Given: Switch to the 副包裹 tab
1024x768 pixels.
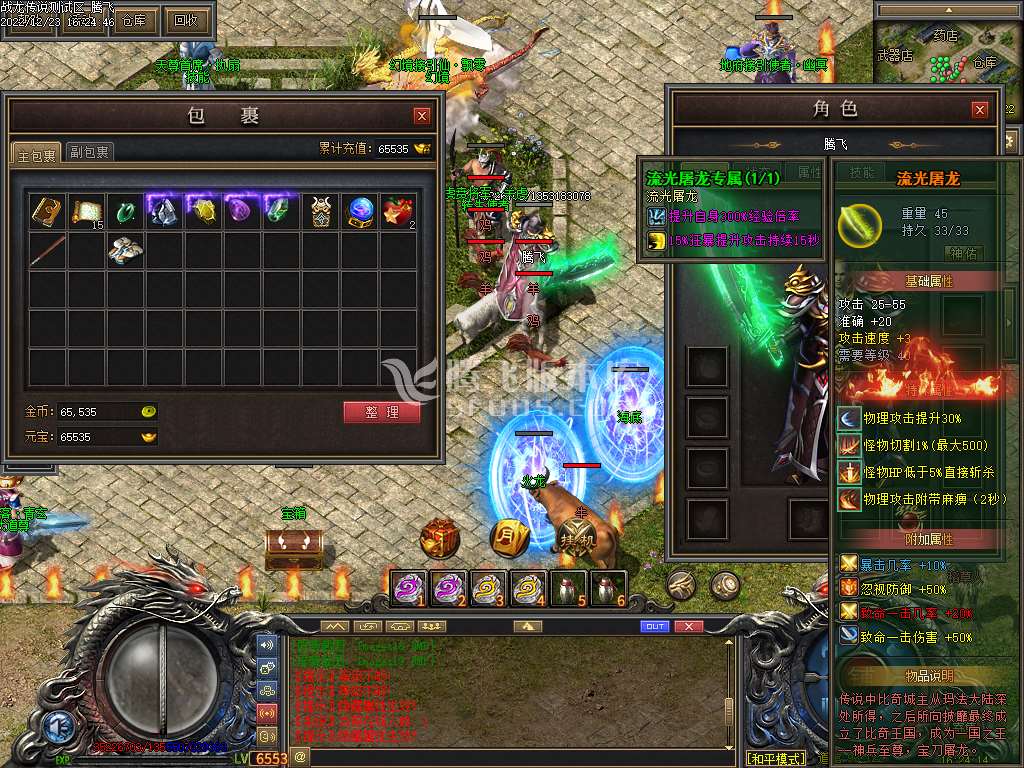Looking at the screenshot, I should pyautogui.click(x=89, y=152).
